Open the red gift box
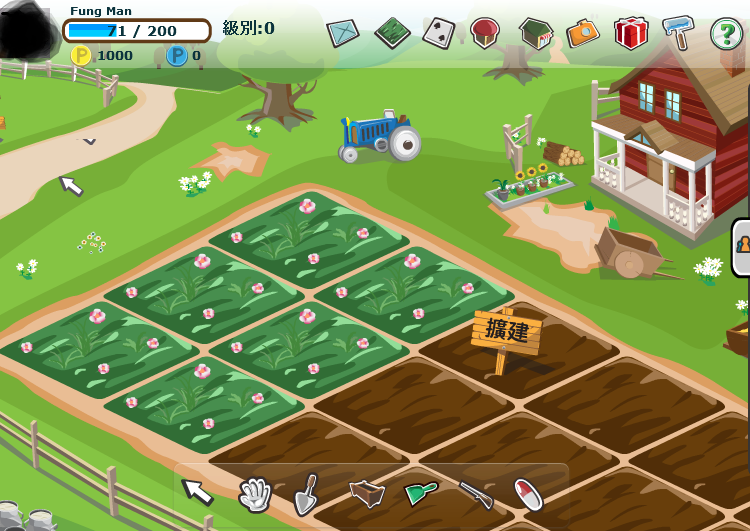The image size is (750, 531). coord(631,33)
